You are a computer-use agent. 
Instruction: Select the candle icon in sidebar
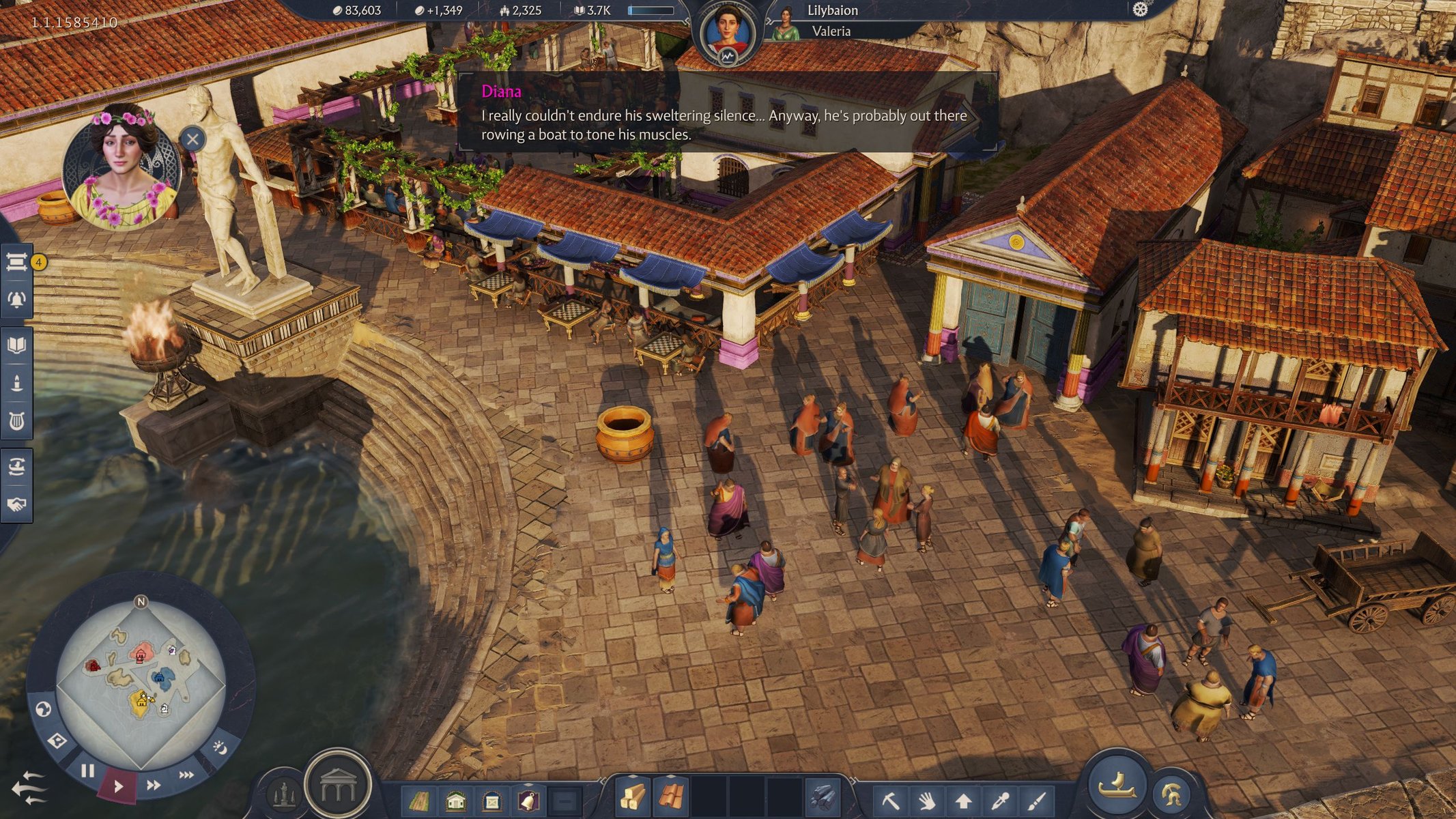[x=16, y=383]
